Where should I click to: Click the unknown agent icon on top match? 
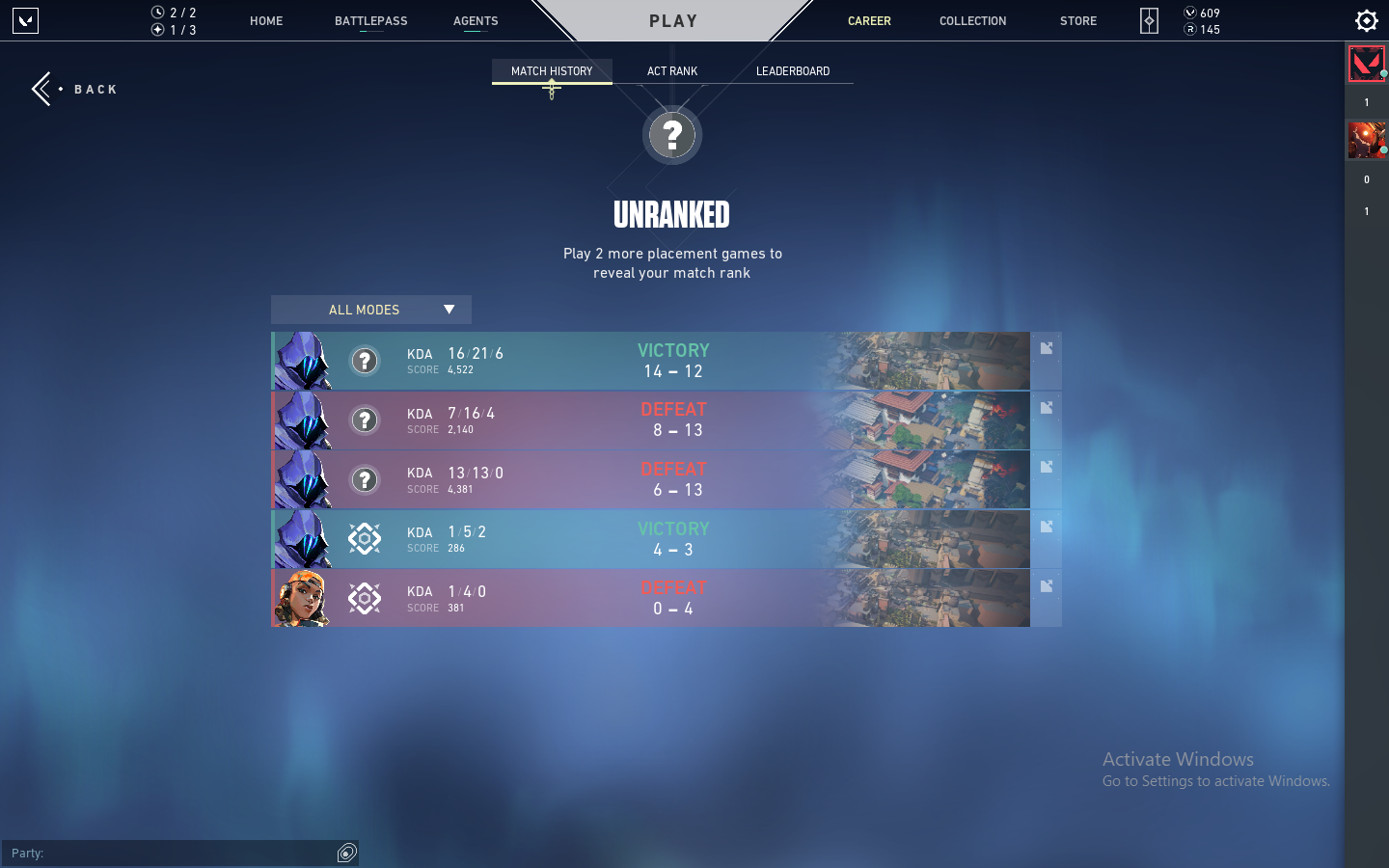[365, 361]
